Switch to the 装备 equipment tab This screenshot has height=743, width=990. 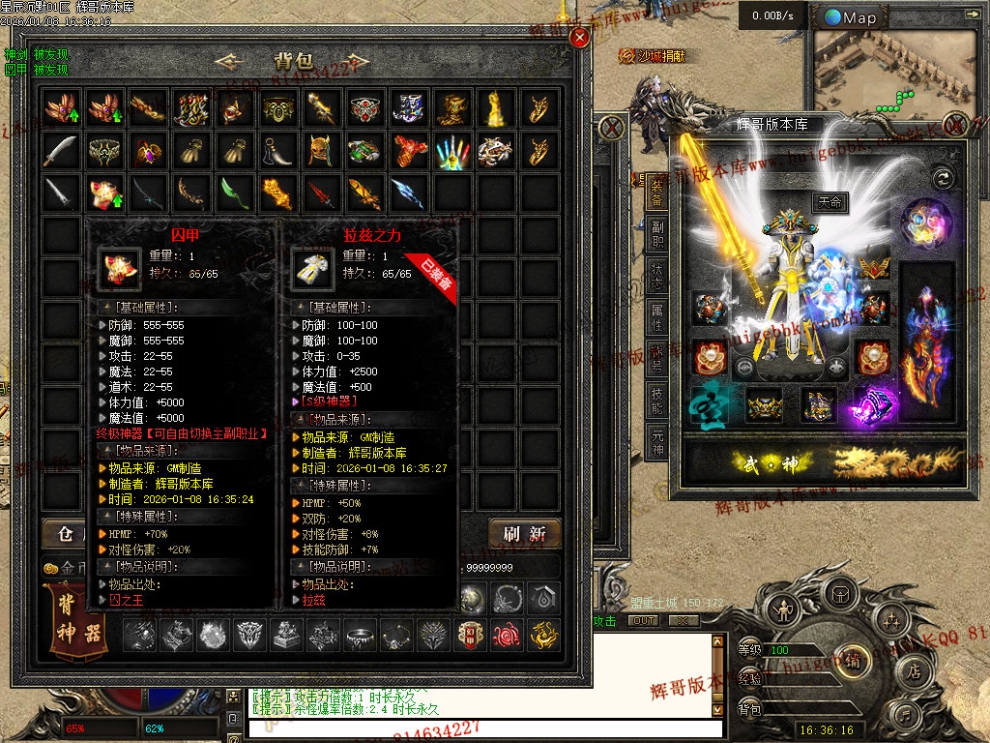656,187
